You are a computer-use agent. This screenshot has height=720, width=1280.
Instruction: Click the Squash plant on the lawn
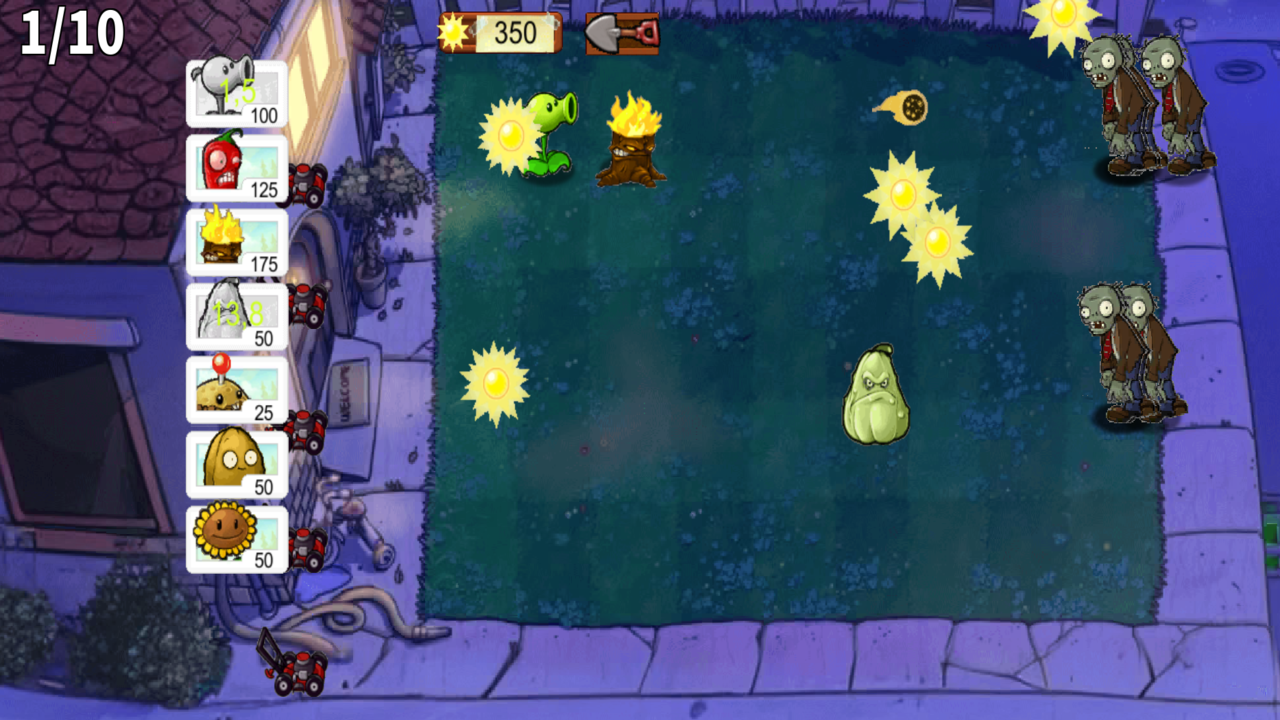pyautogui.click(x=877, y=395)
